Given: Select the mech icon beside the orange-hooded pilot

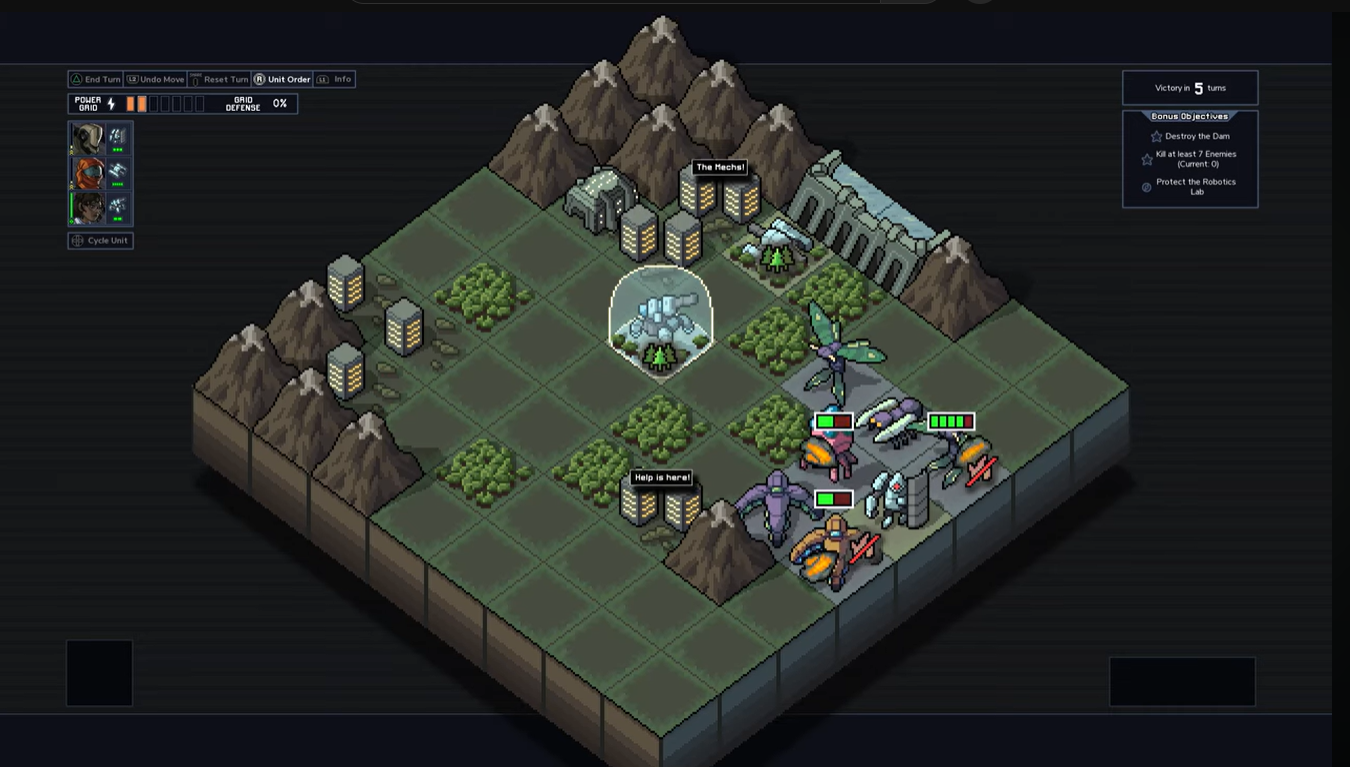Looking at the screenshot, I should (x=118, y=173).
